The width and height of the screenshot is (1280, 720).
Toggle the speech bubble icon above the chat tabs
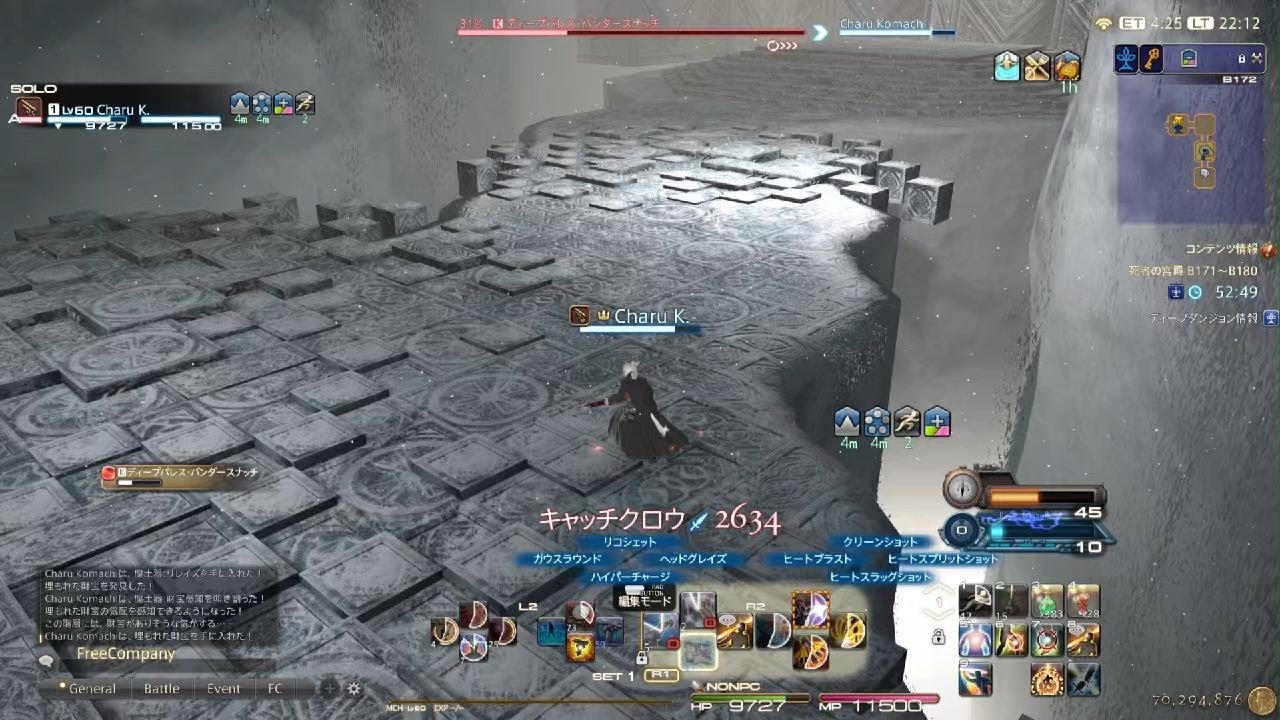[x=47, y=661]
